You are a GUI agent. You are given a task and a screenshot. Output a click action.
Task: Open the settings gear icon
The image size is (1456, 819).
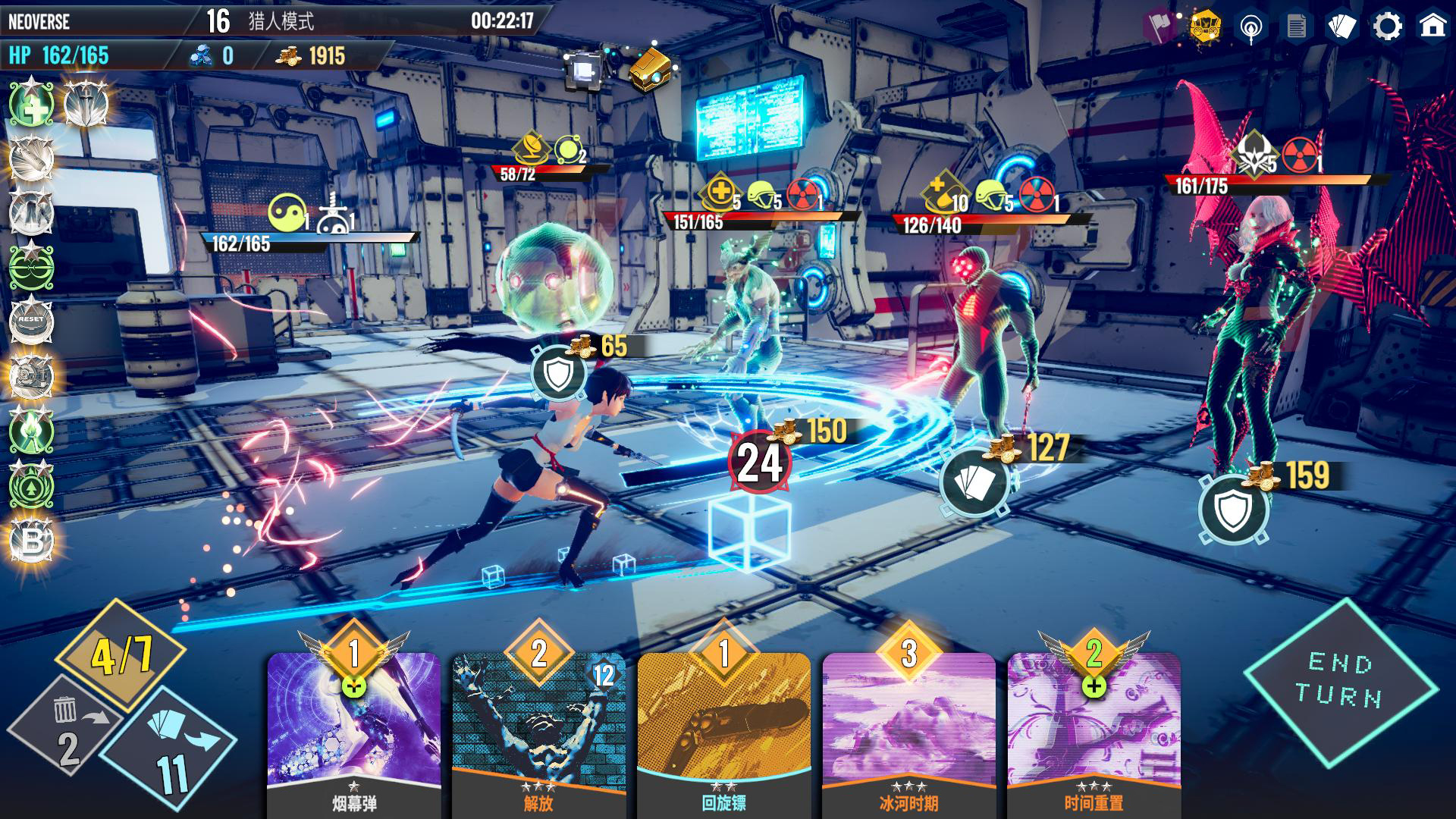[x=1389, y=24]
